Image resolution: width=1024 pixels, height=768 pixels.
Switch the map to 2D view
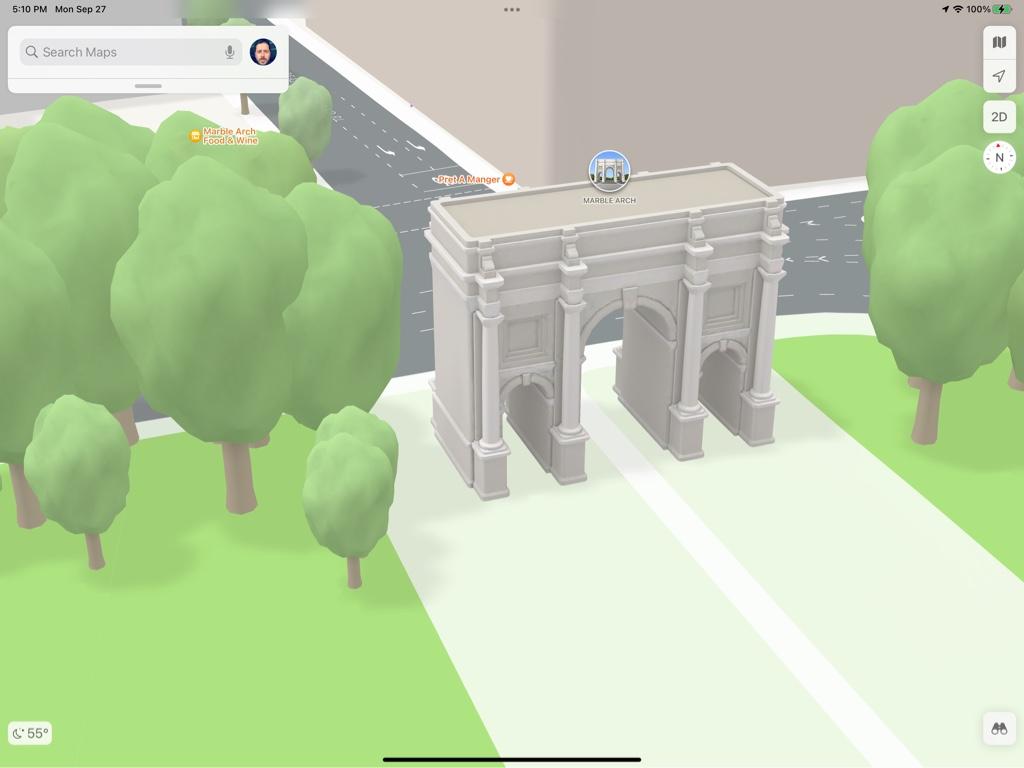pyautogui.click(x=999, y=117)
